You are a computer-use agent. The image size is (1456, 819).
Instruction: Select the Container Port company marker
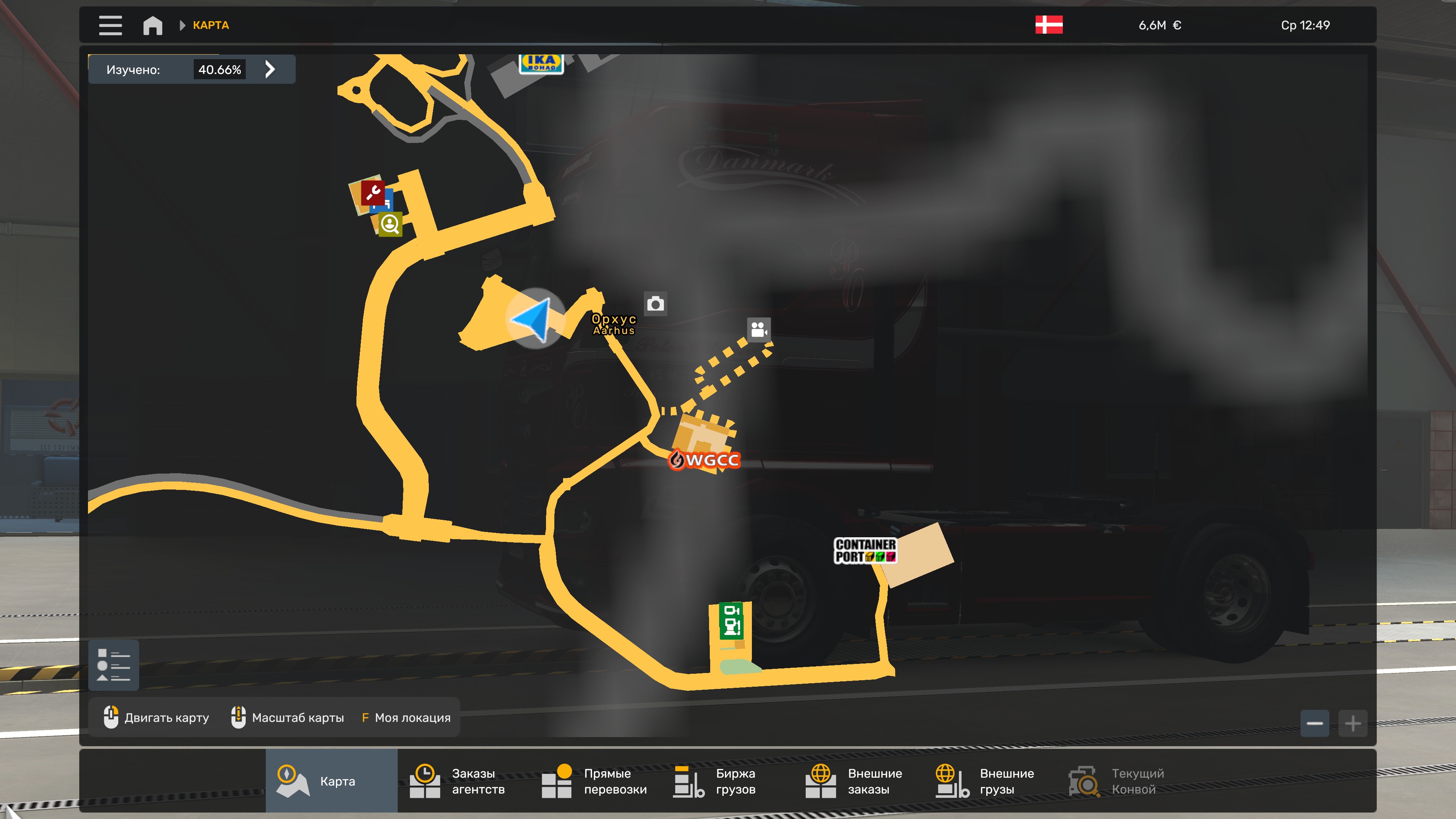pos(865,551)
